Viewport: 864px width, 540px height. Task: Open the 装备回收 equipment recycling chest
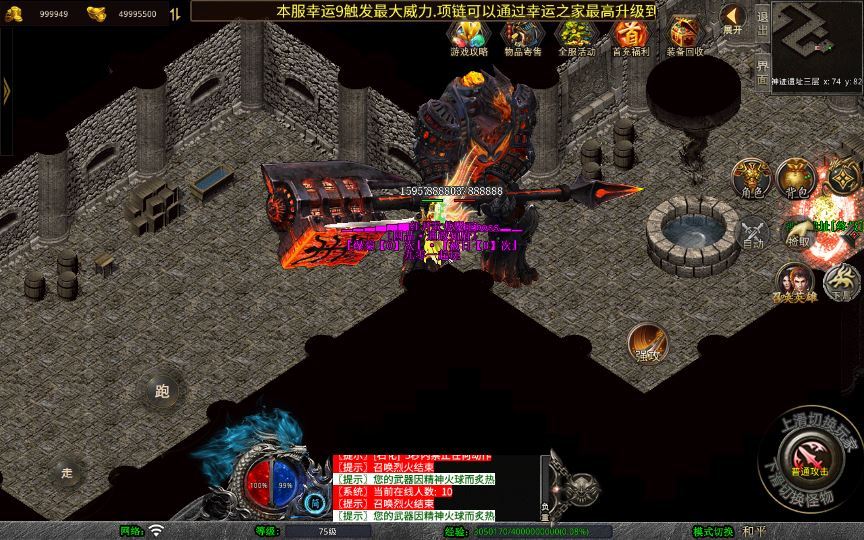point(685,38)
